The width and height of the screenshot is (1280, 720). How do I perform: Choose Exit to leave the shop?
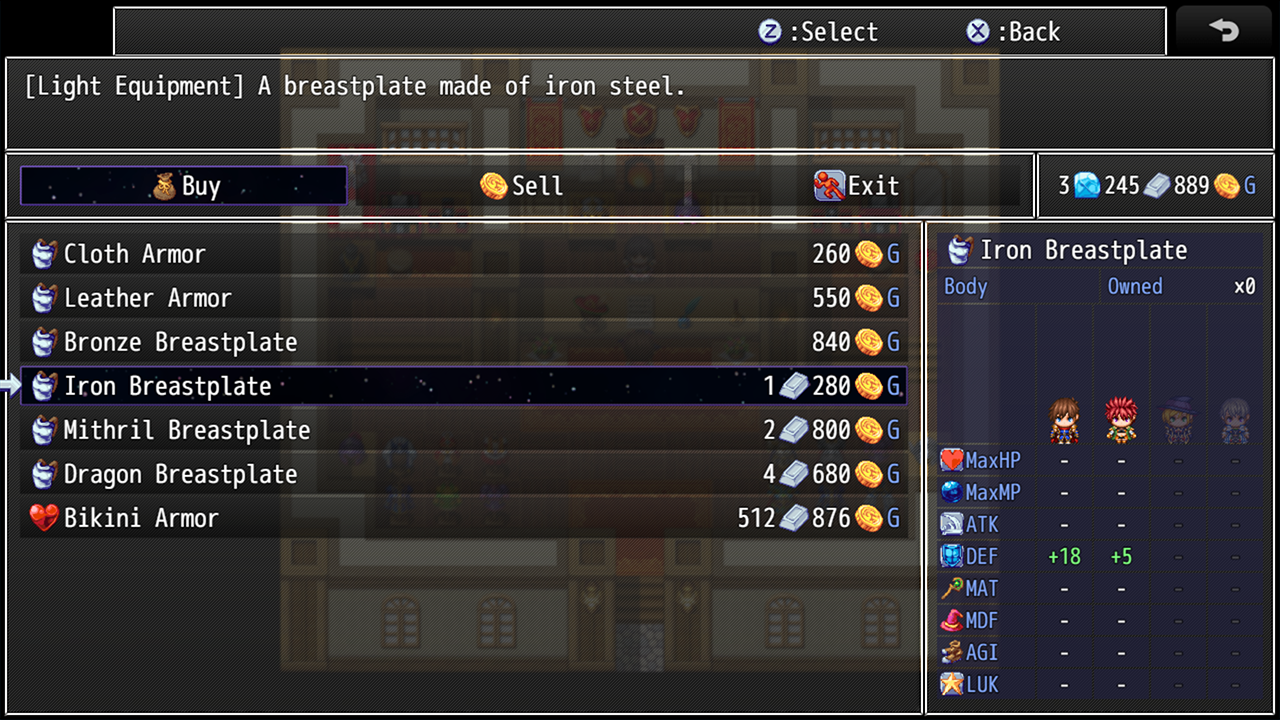point(857,186)
